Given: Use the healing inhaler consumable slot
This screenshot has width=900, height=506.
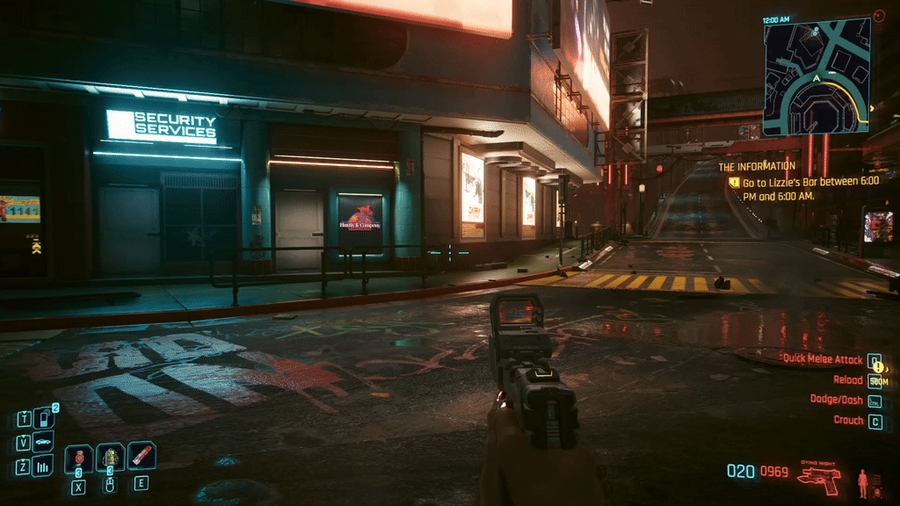Looking at the screenshot, I should pos(110,458).
